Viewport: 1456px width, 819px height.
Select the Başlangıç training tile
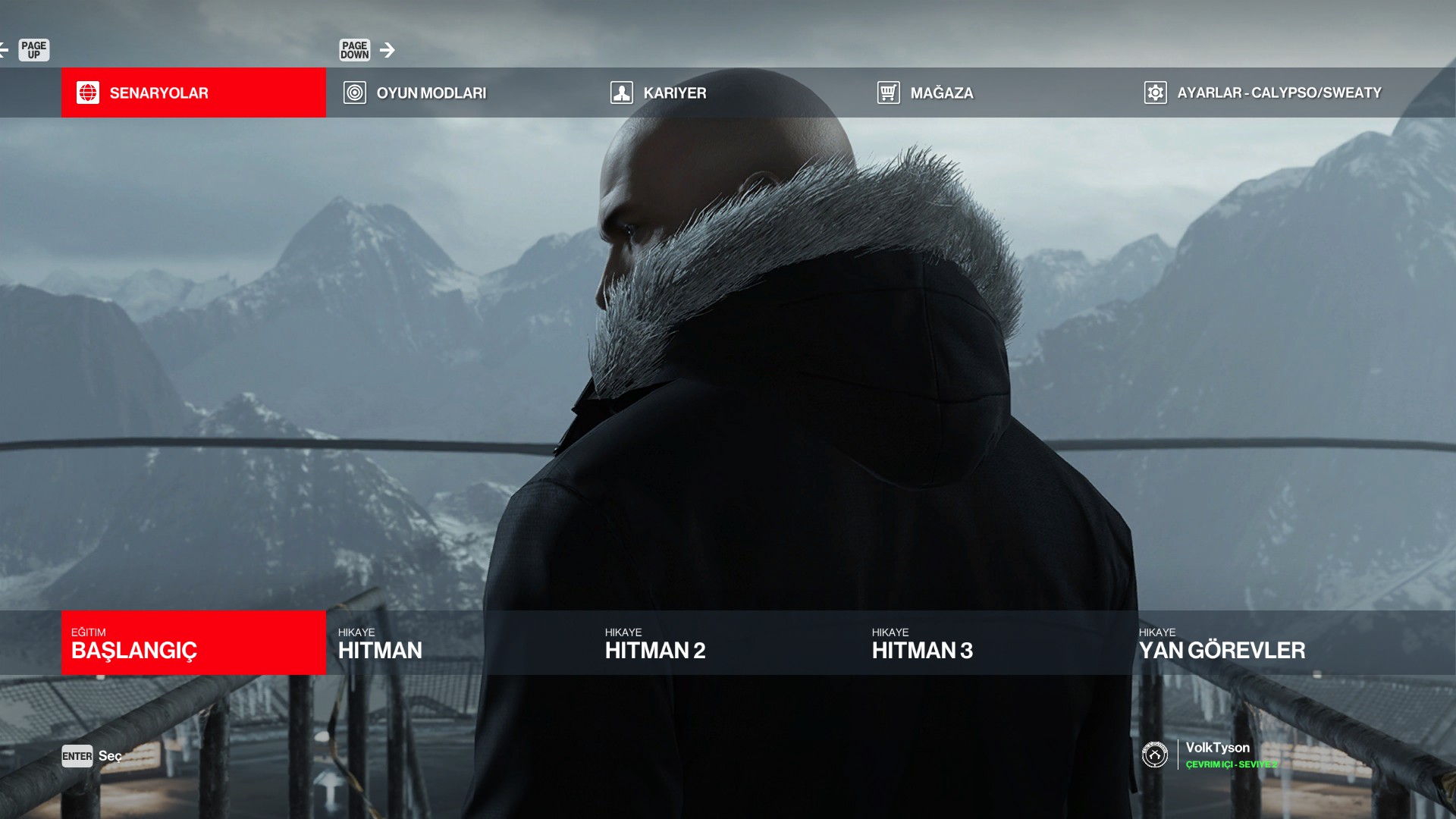pos(193,643)
